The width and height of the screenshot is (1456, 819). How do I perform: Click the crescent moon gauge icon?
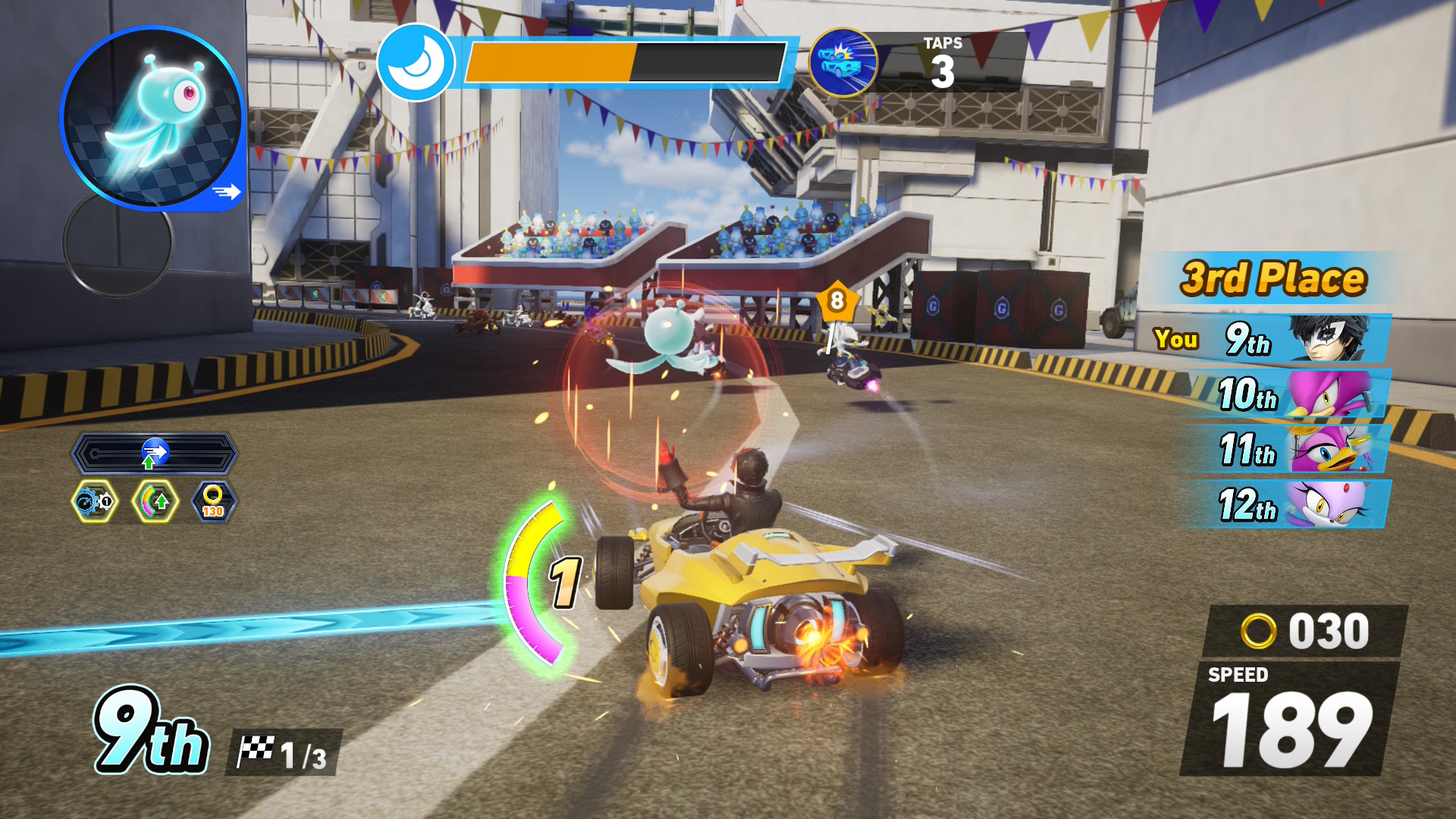[x=416, y=62]
